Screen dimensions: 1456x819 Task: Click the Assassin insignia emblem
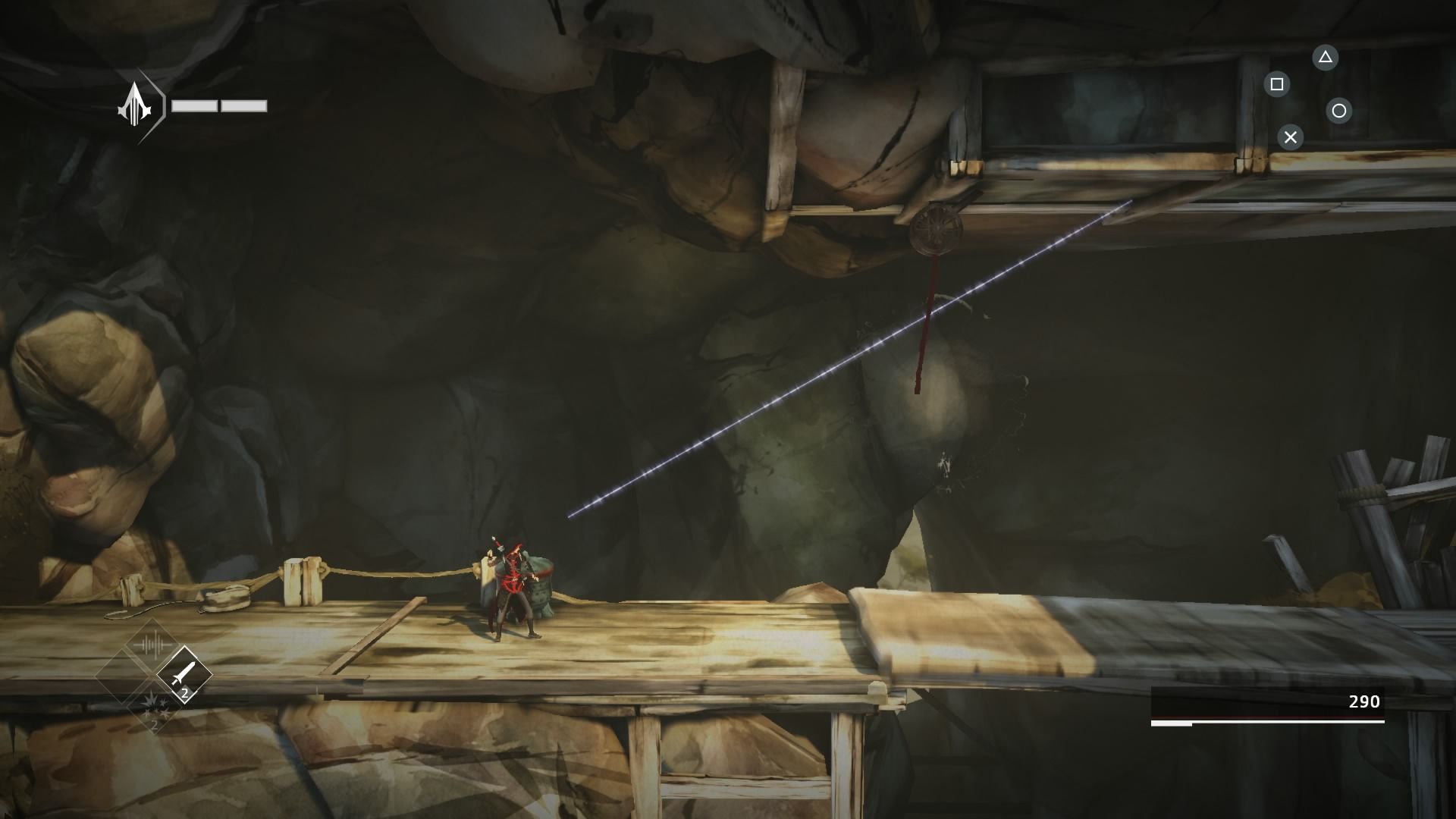pyautogui.click(x=136, y=108)
